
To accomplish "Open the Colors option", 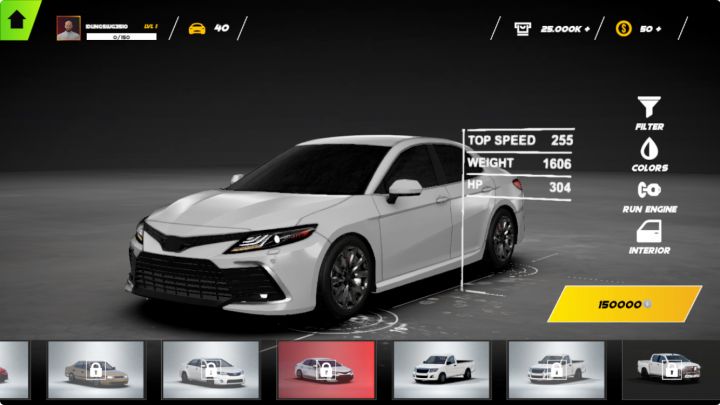I will (650, 154).
